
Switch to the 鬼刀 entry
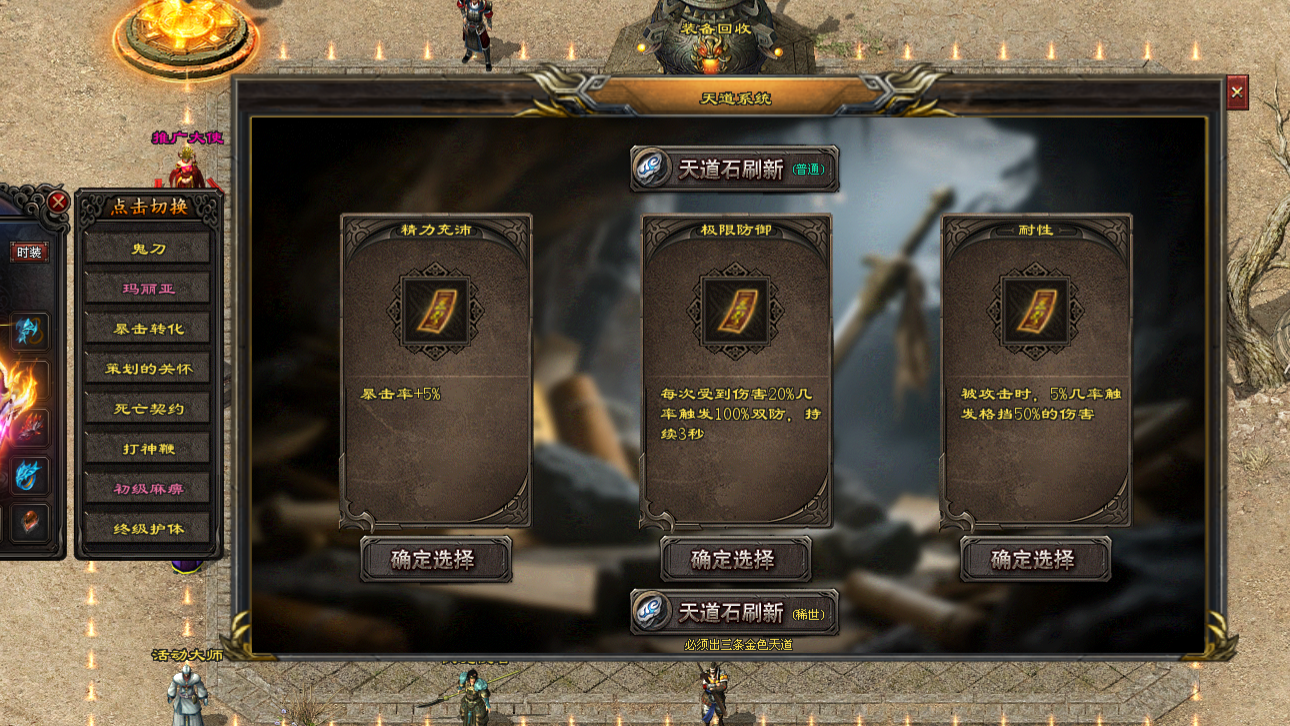click(147, 248)
